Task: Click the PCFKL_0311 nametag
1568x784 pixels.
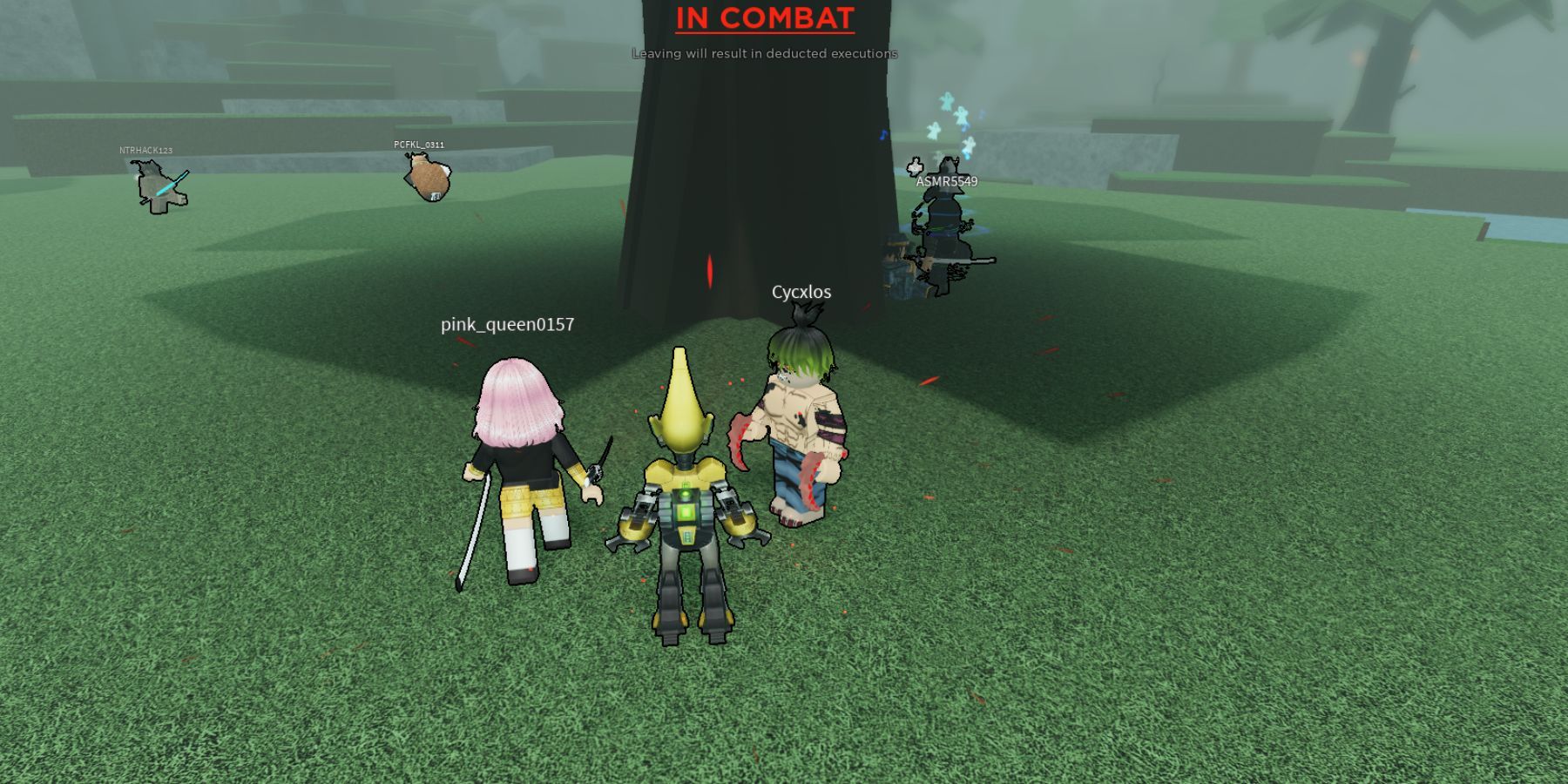Action: (419, 144)
